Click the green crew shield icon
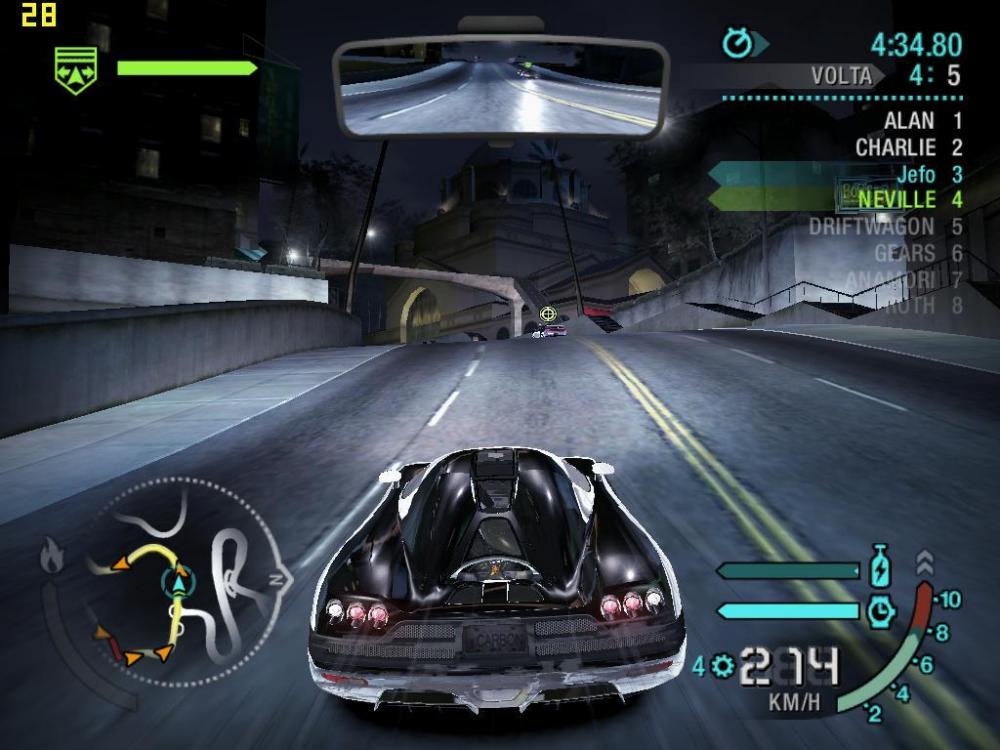This screenshot has height=750, width=1000. tap(76, 70)
